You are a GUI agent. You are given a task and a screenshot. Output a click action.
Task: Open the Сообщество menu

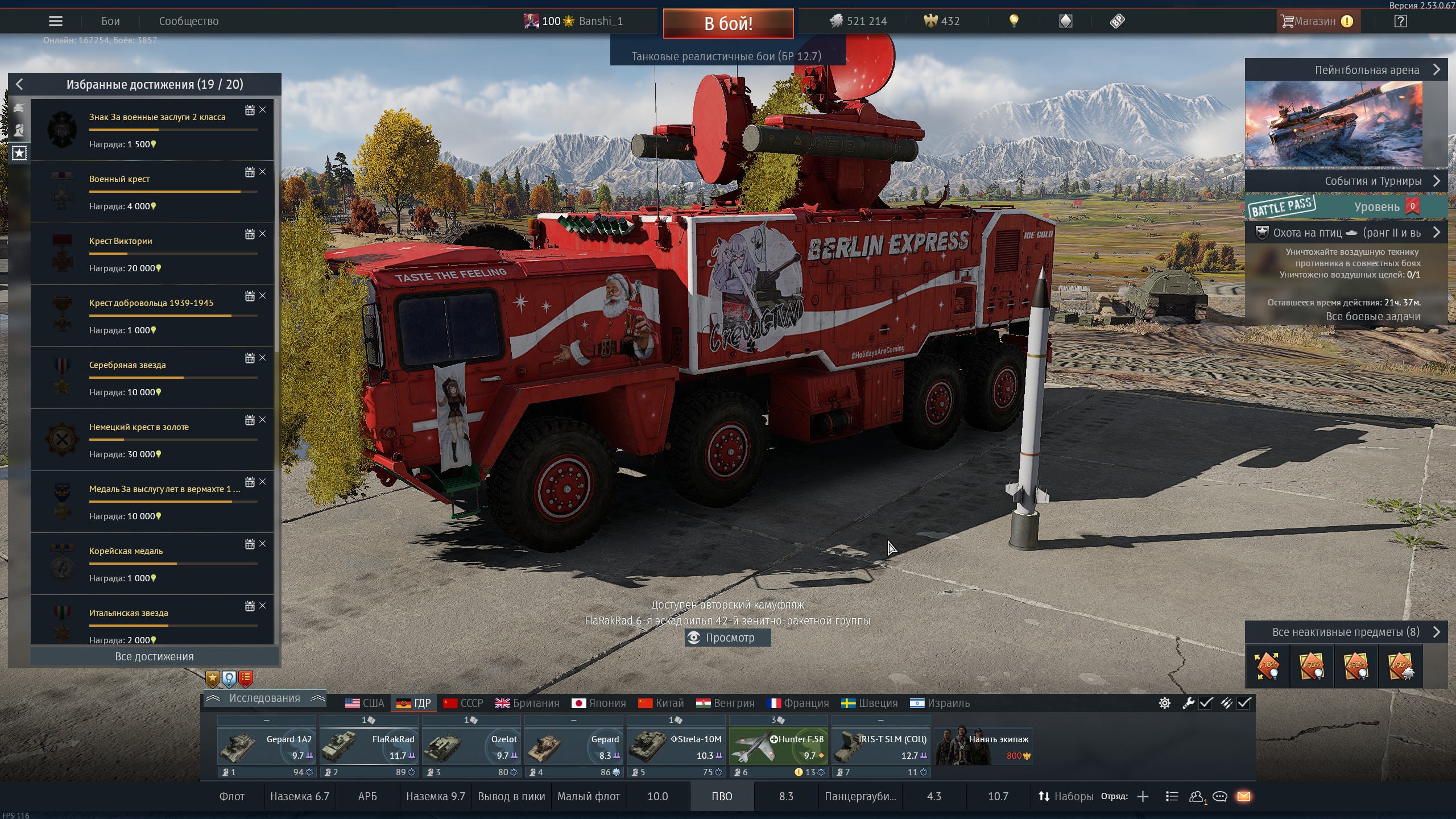tap(188, 22)
